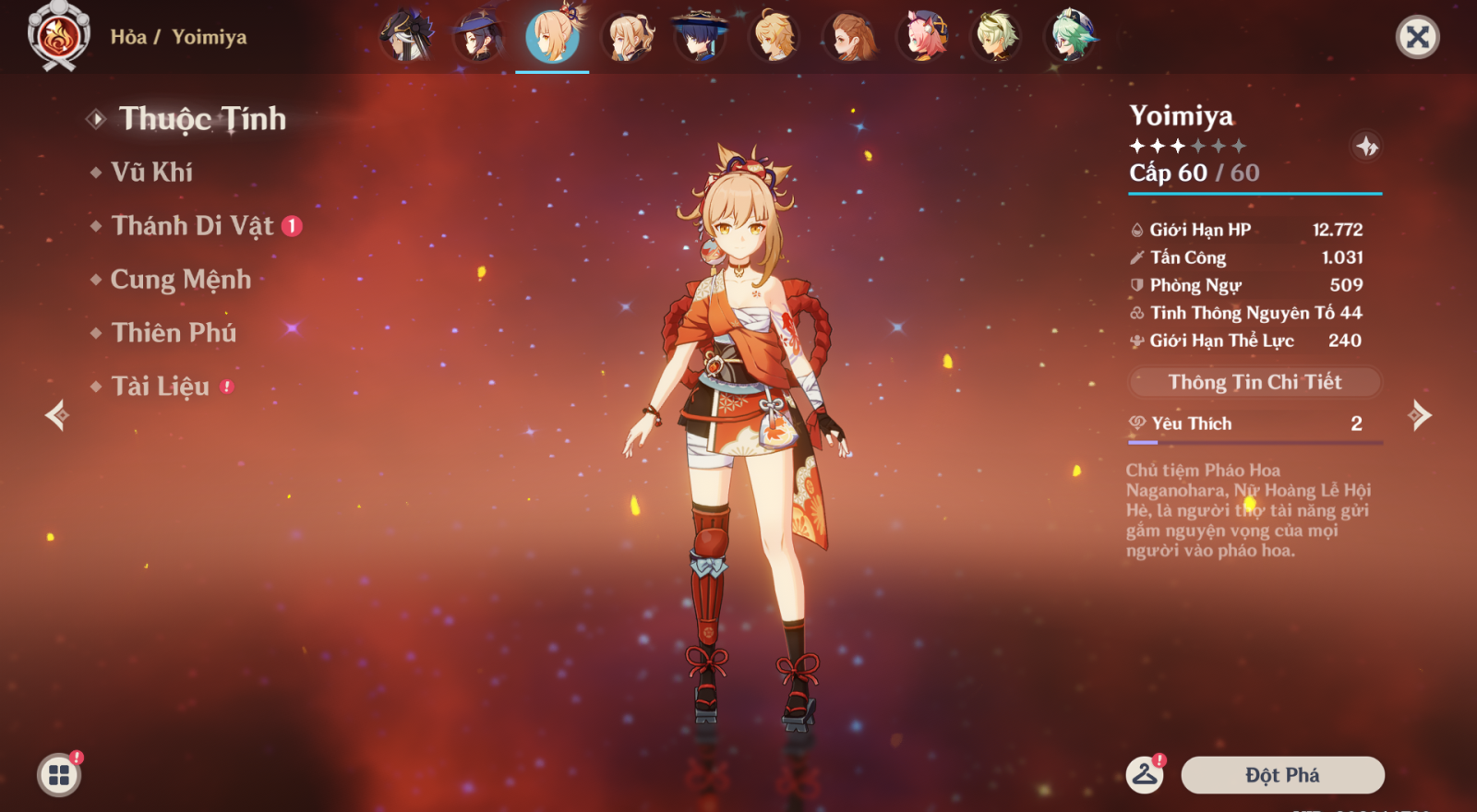Open the outfit hanger icon
The height and width of the screenshot is (812, 1477).
pos(1145,775)
